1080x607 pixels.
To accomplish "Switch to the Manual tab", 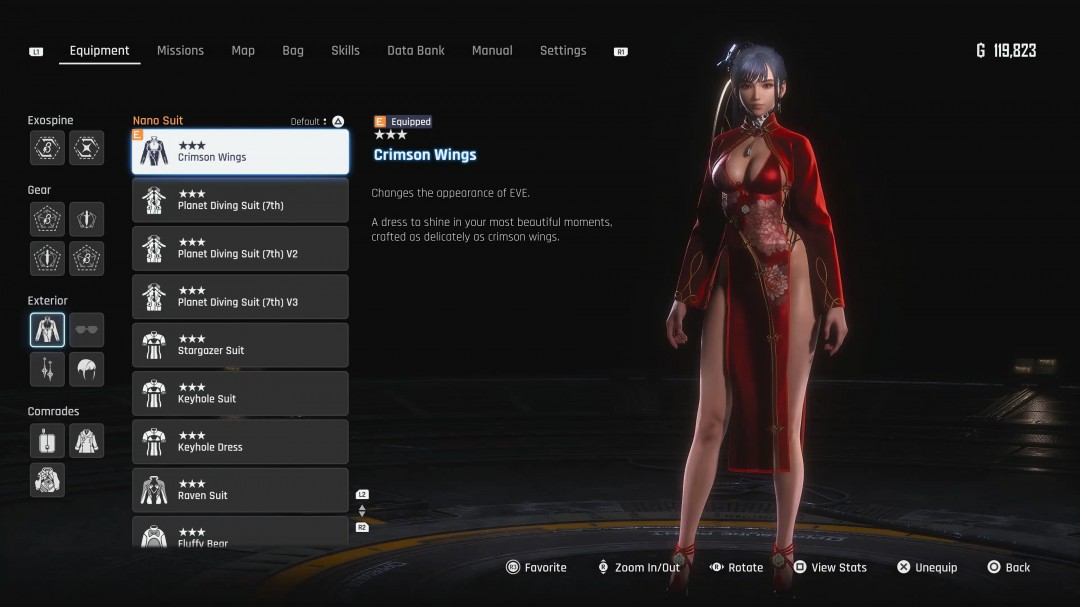I will click(492, 51).
